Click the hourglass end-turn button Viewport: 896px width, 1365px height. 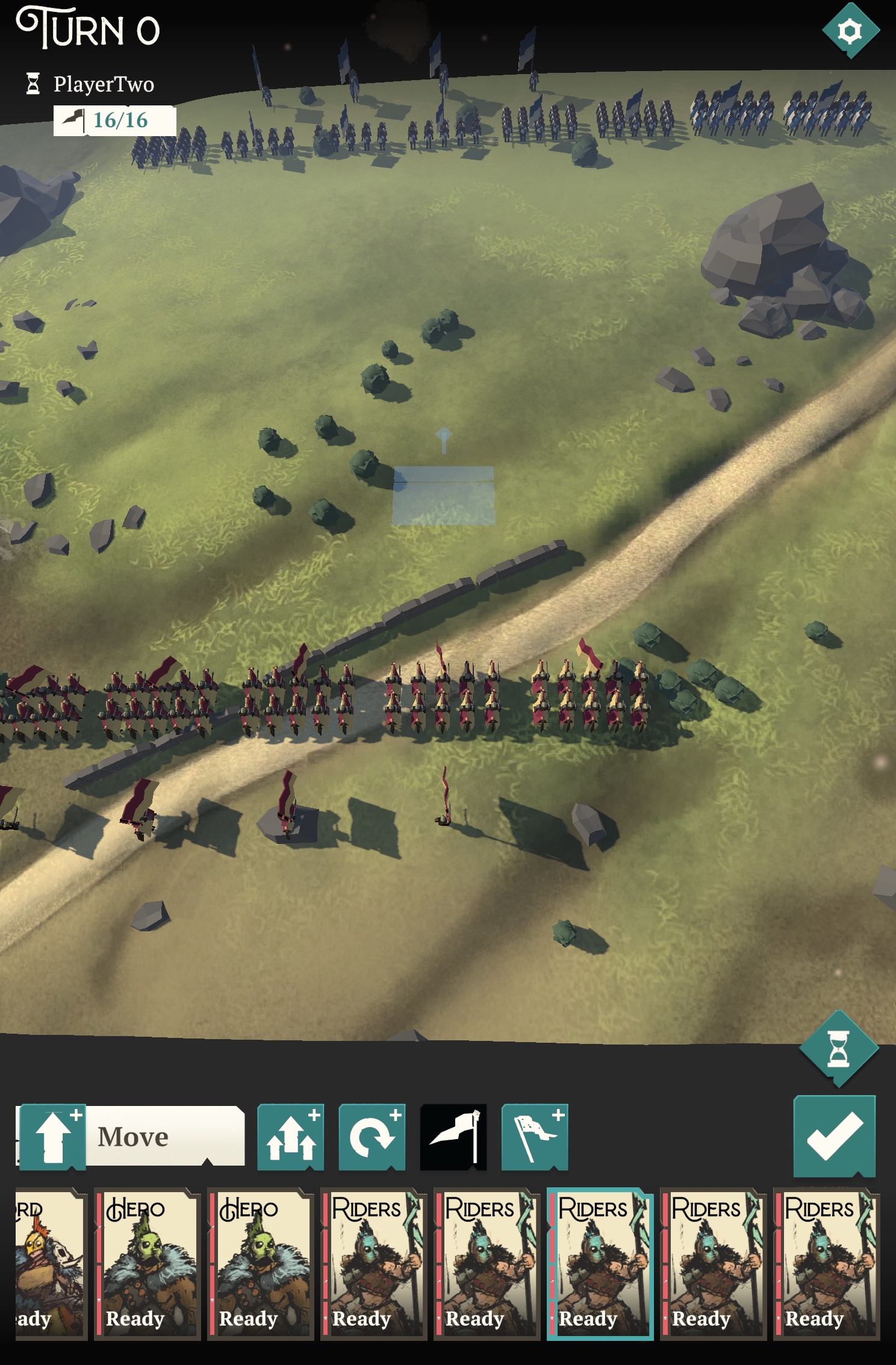[x=838, y=1049]
